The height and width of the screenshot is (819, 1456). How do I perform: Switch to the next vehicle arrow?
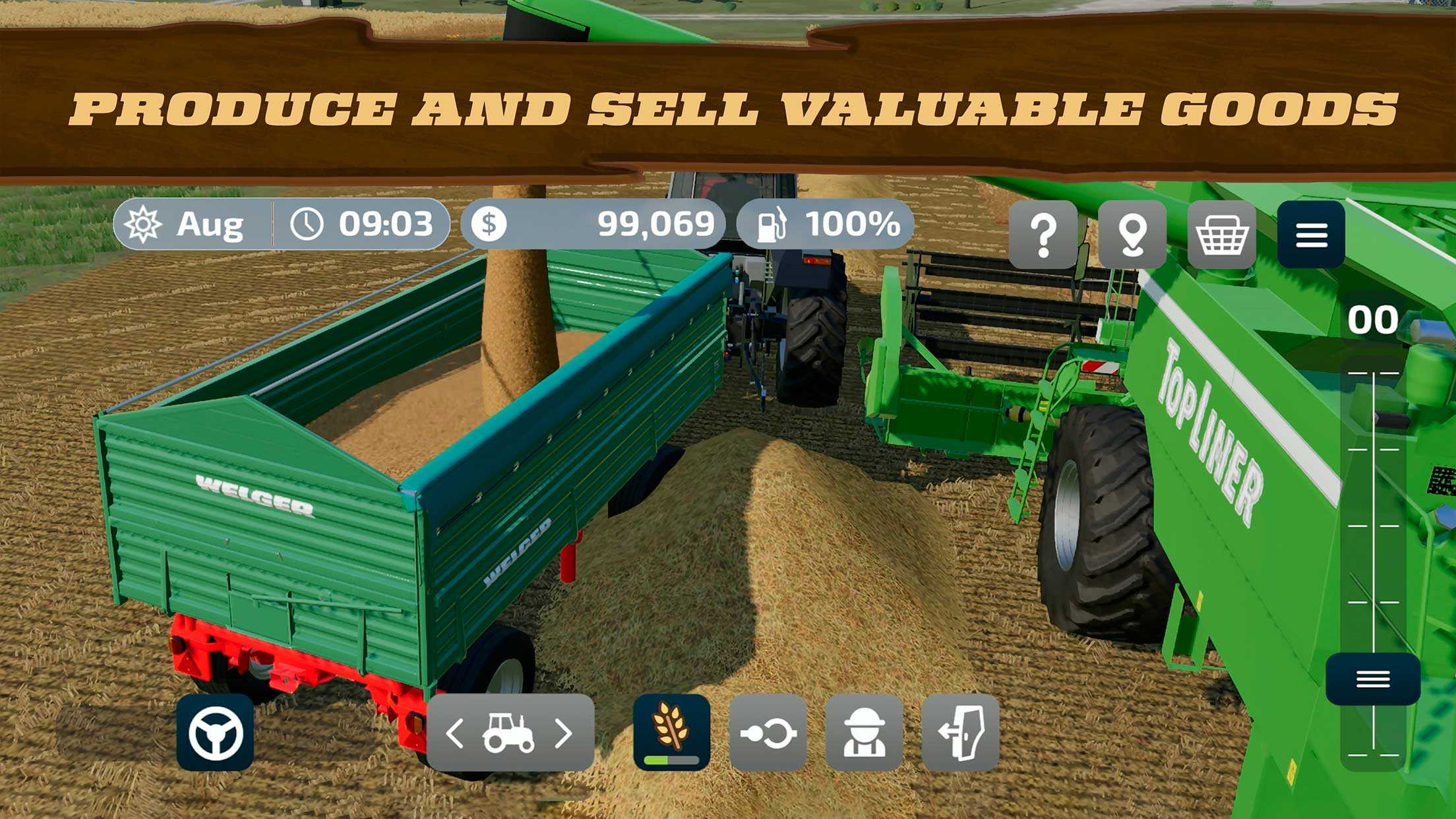[564, 733]
